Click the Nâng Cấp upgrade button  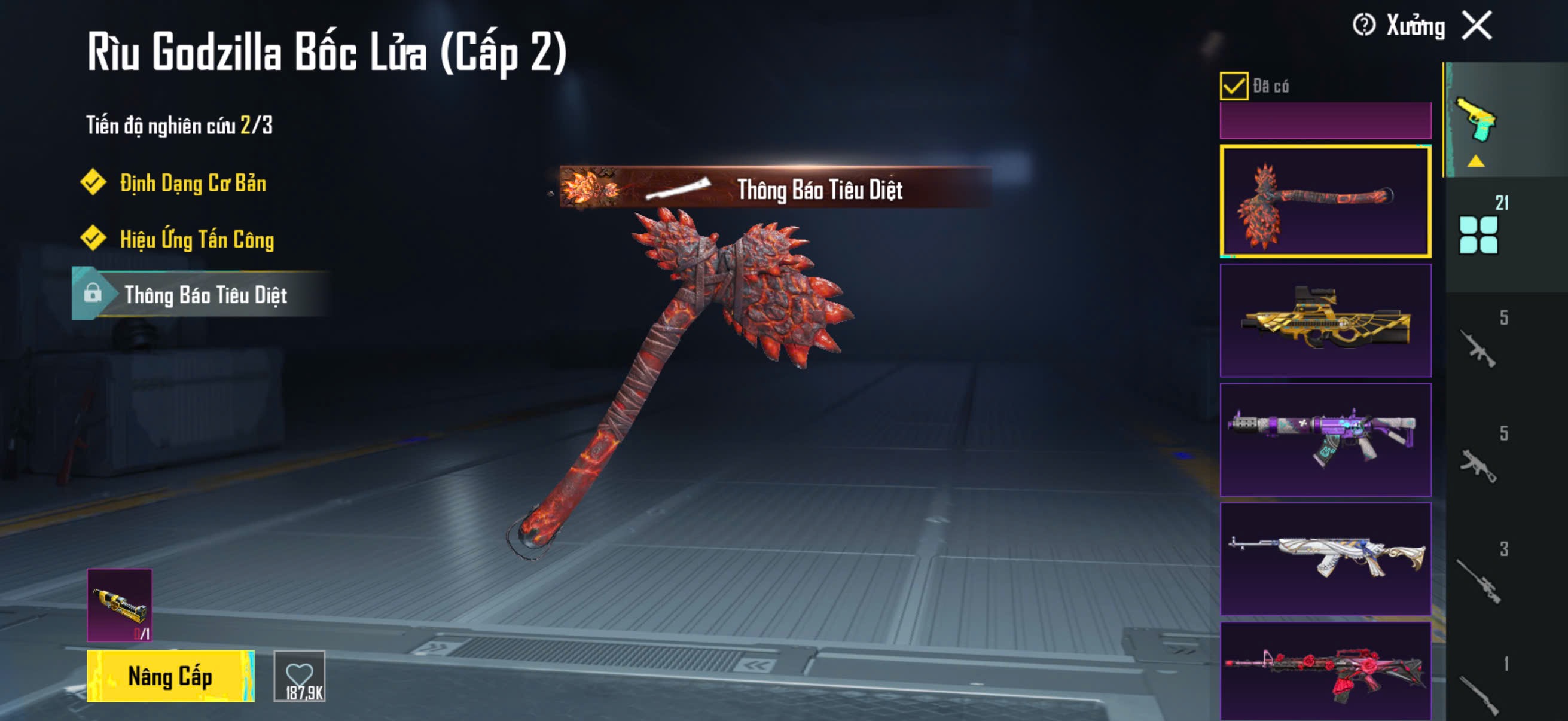click(x=170, y=677)
